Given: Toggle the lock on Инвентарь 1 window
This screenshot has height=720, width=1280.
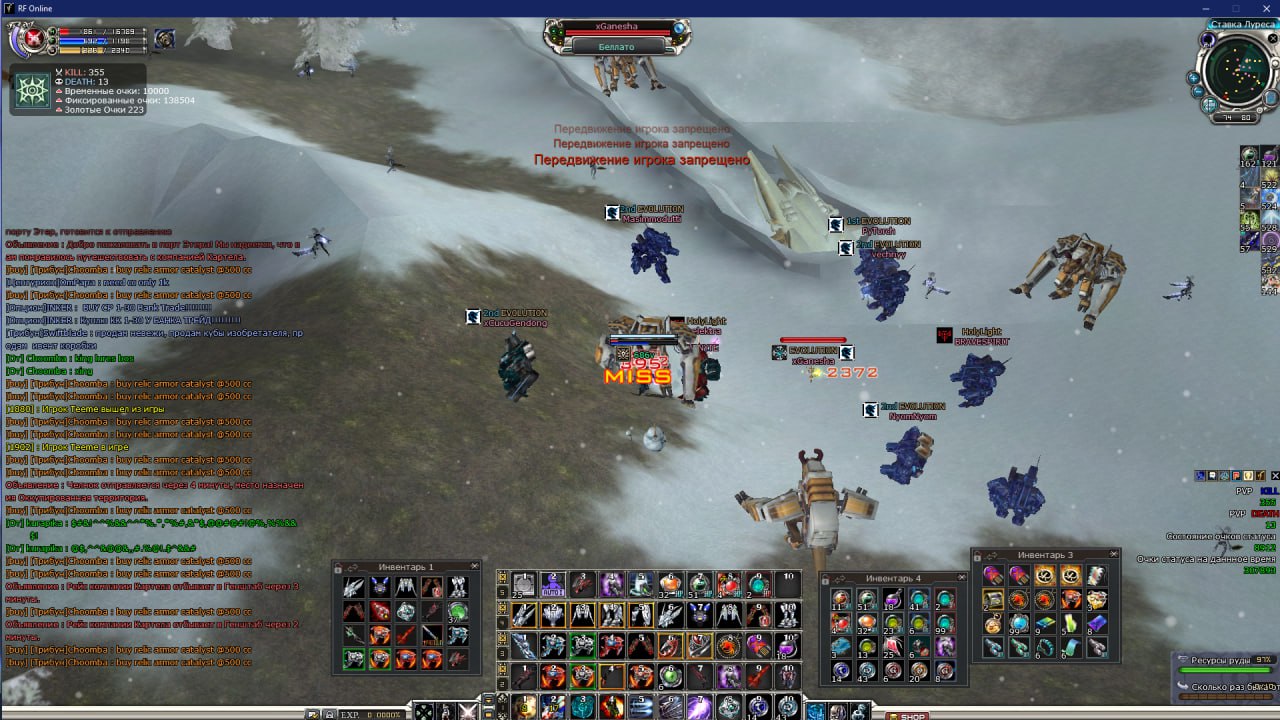Looking at the screenshot, I should coord(338,567).
